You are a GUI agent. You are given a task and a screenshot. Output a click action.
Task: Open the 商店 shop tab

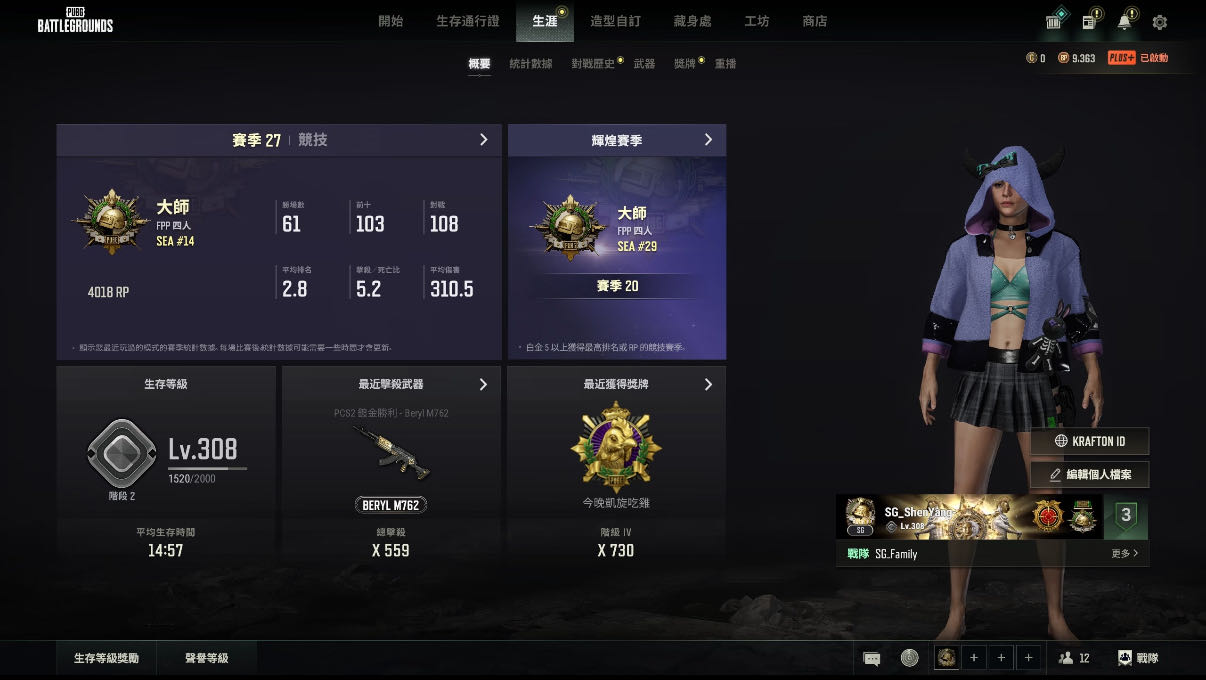click(815, 21)
